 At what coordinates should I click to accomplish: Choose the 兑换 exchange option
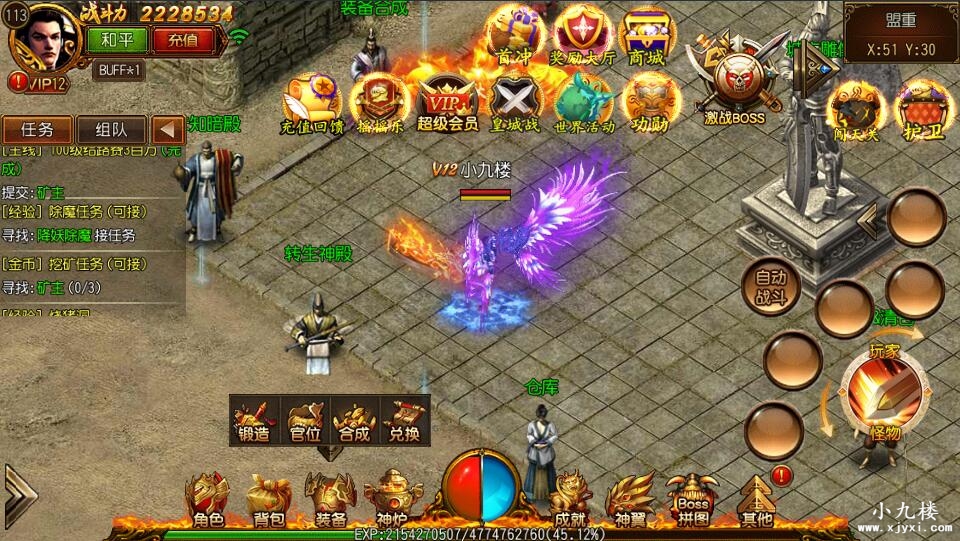[405, 420]
